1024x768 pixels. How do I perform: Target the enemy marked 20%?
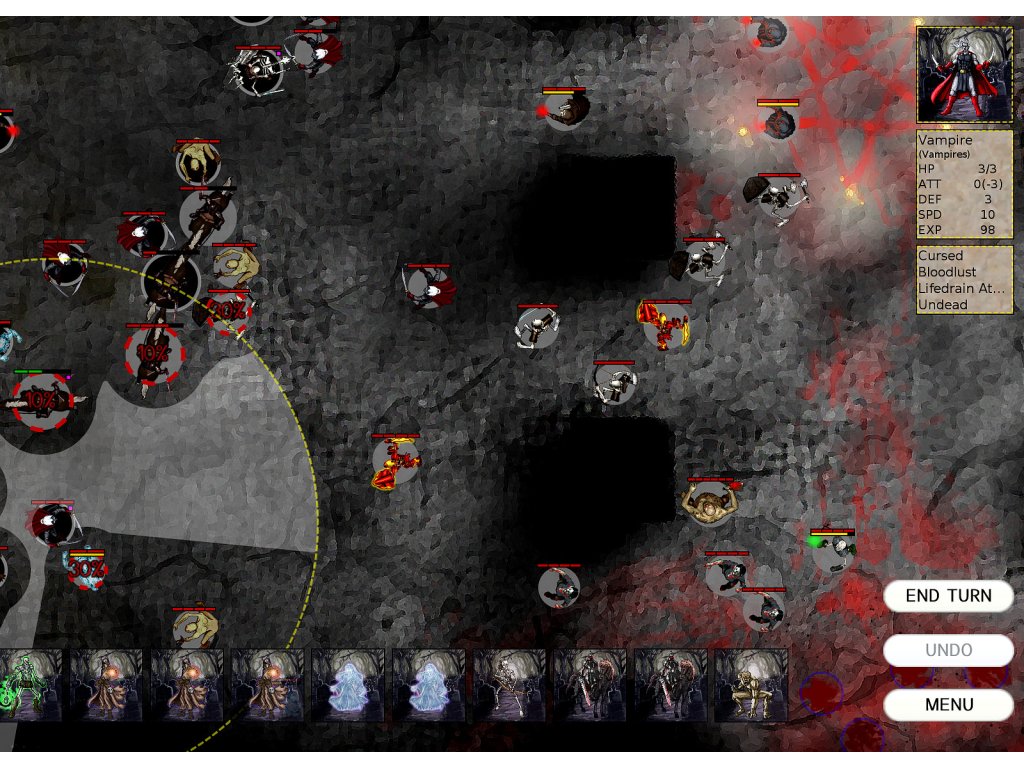point(228,309)
